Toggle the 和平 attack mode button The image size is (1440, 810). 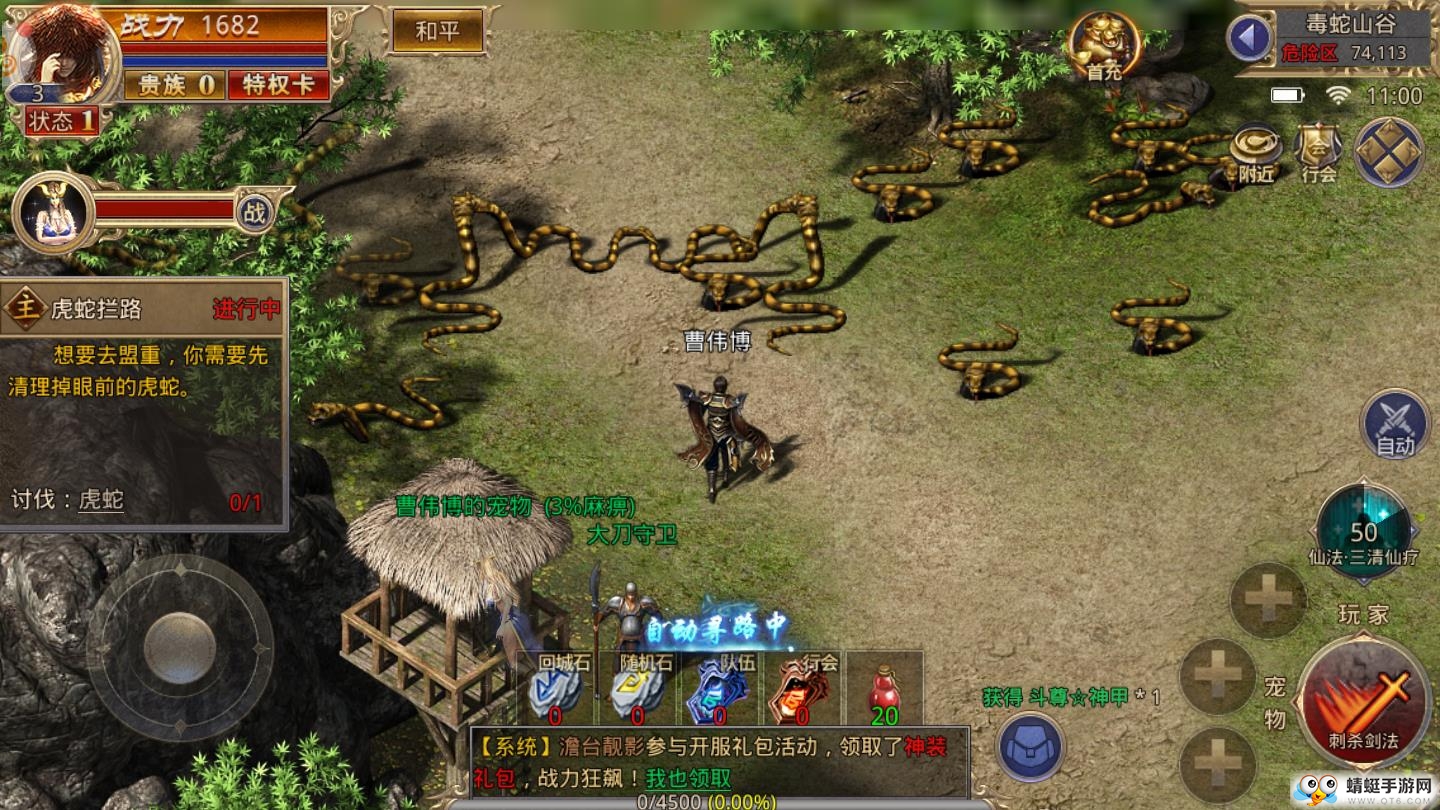tap(437, 31)
